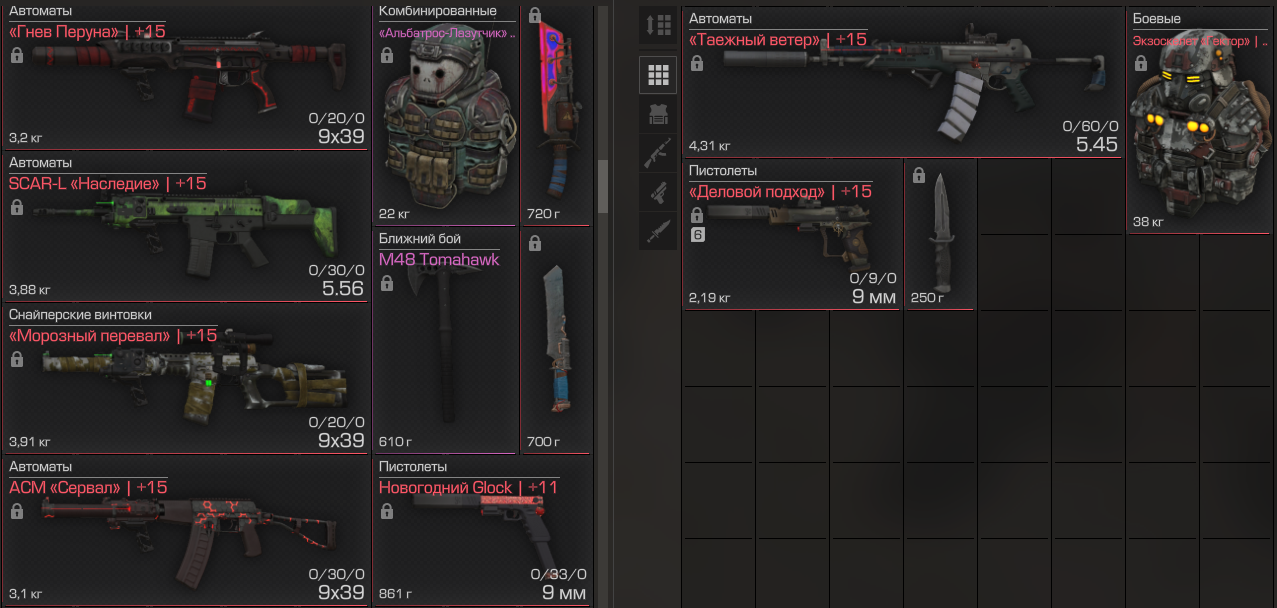Viewport: 1277px width, 608px height.
Task: Toggle the inventory sort button
Action: (x=657, y=26)
